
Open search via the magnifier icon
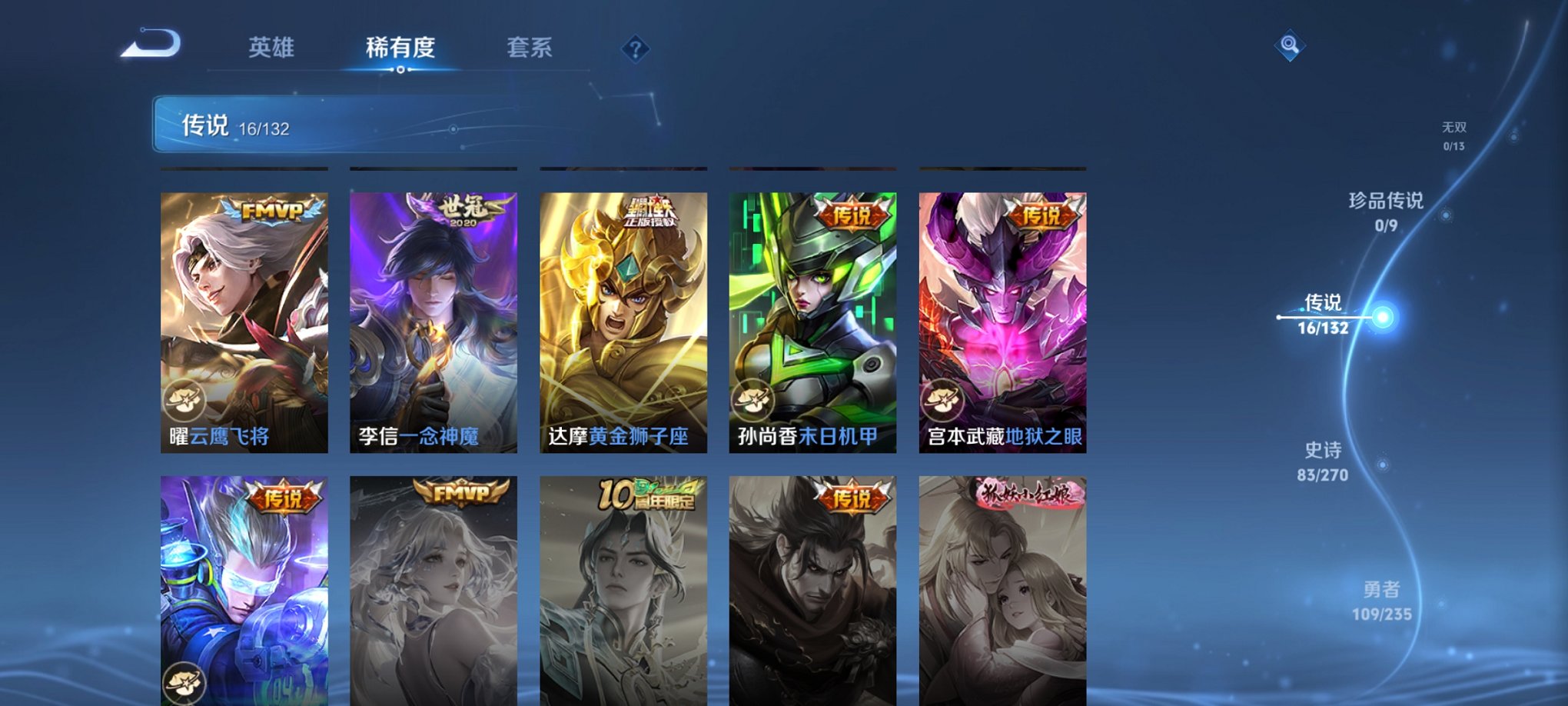pos(1291,46)
